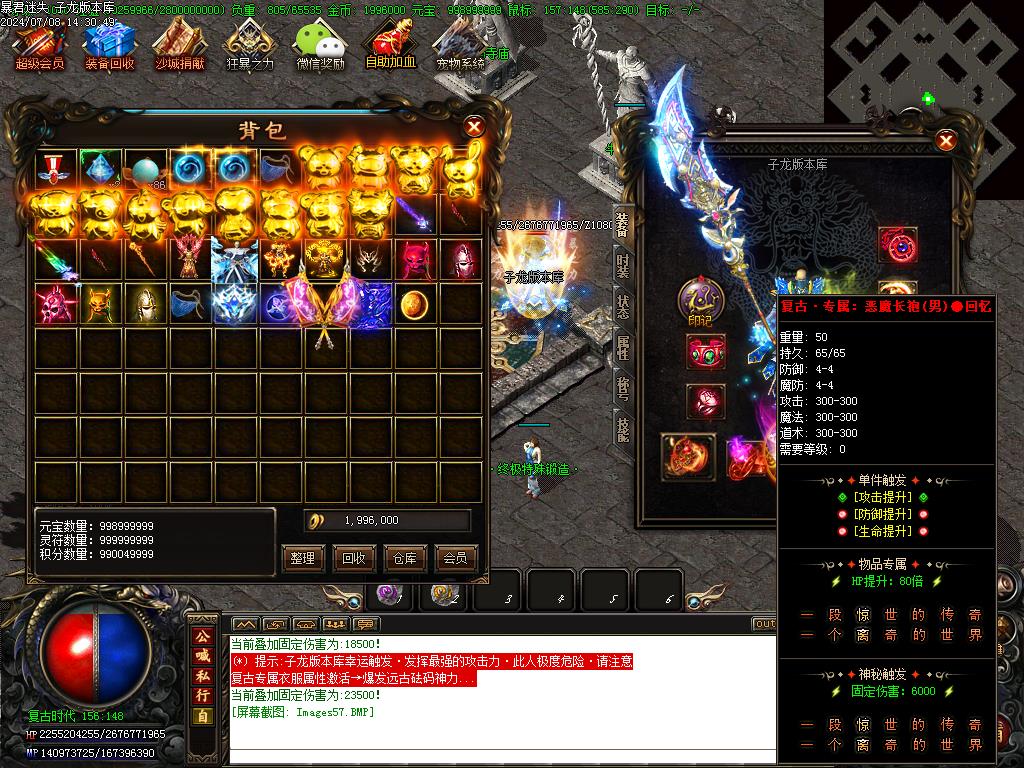Image resolution: width=1024 pixels, height=768 pixels.
Task: Open the 宠物系统 pet system icon
Action: [x=460, y=45]
